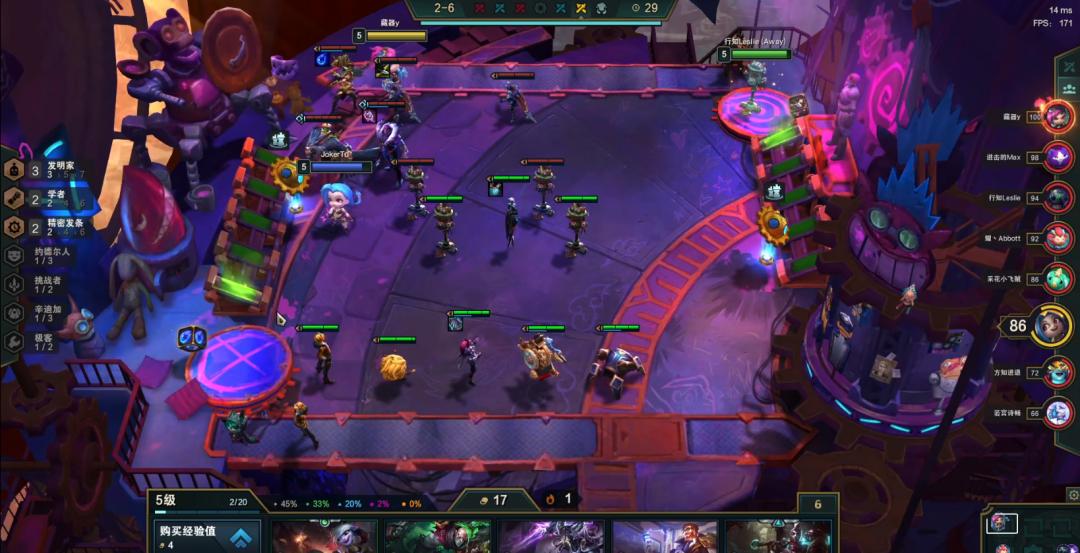Viewport: 1080px width, 553px height.
Task: Spectate player 方知道道's board
Action: [x=1058, y=372]
